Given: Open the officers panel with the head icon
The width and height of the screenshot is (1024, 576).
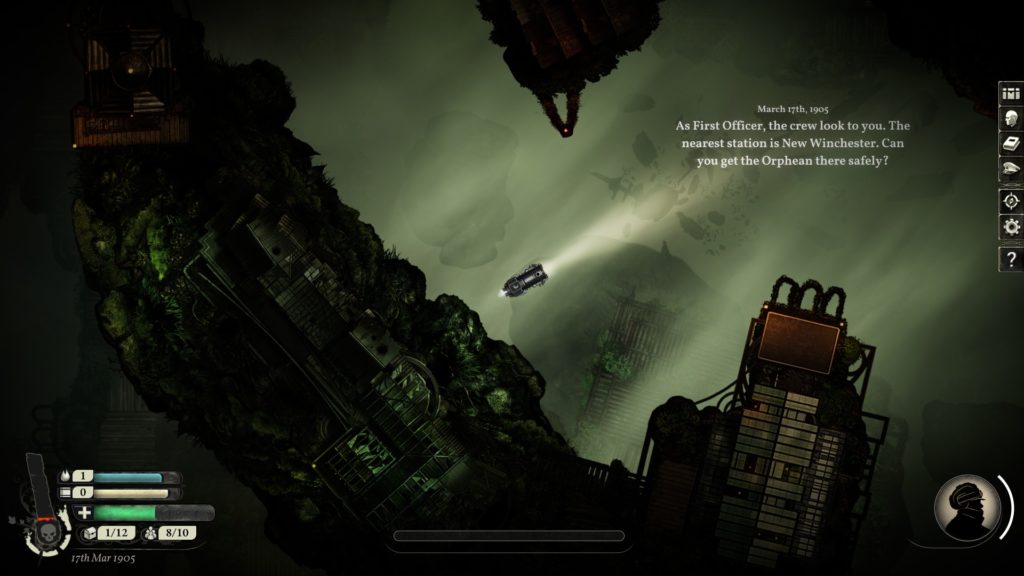Looking at the screenshot, I should coord(1010,119).
